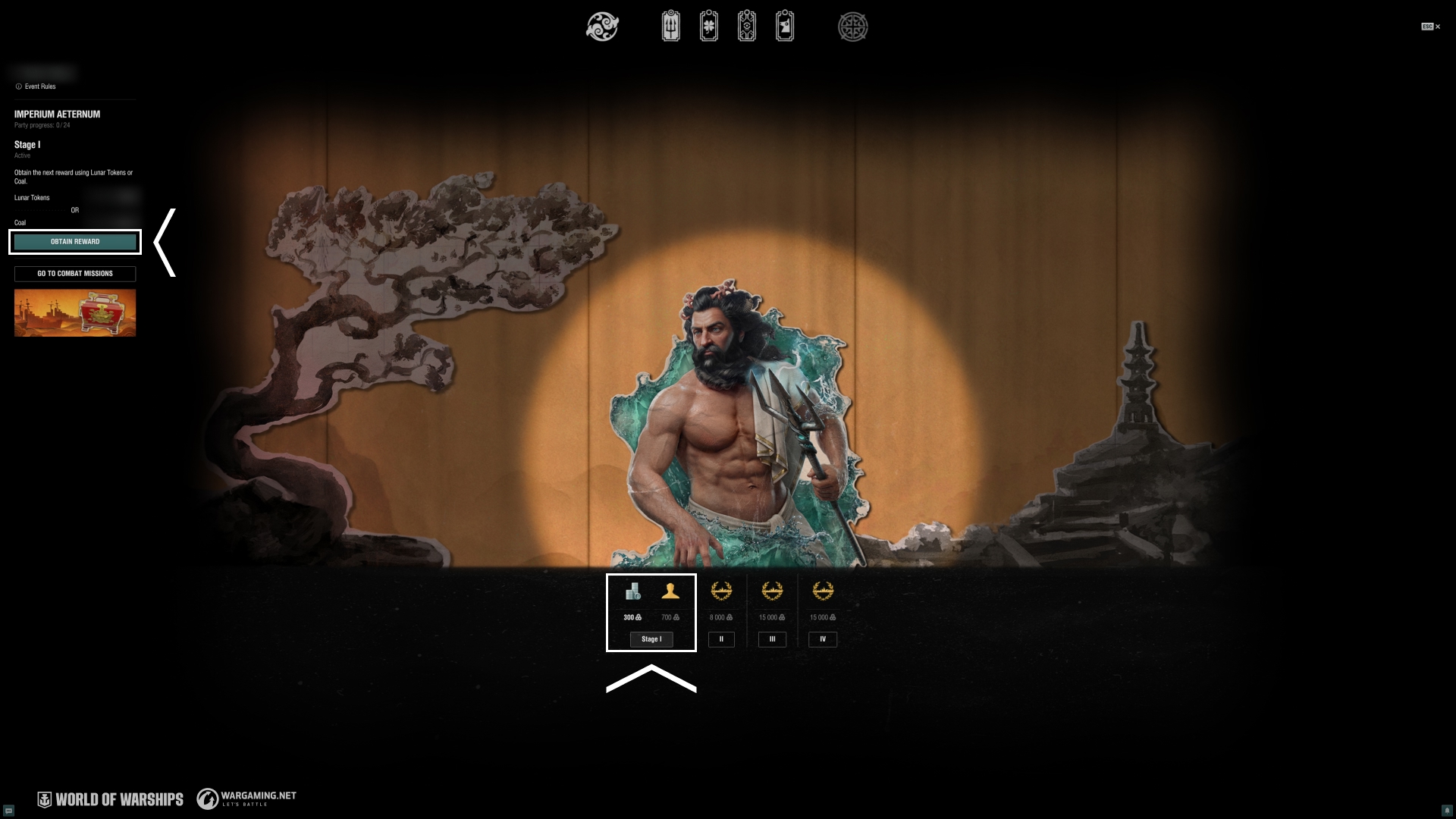Open the eye emblem tag tab

point(747,27)
